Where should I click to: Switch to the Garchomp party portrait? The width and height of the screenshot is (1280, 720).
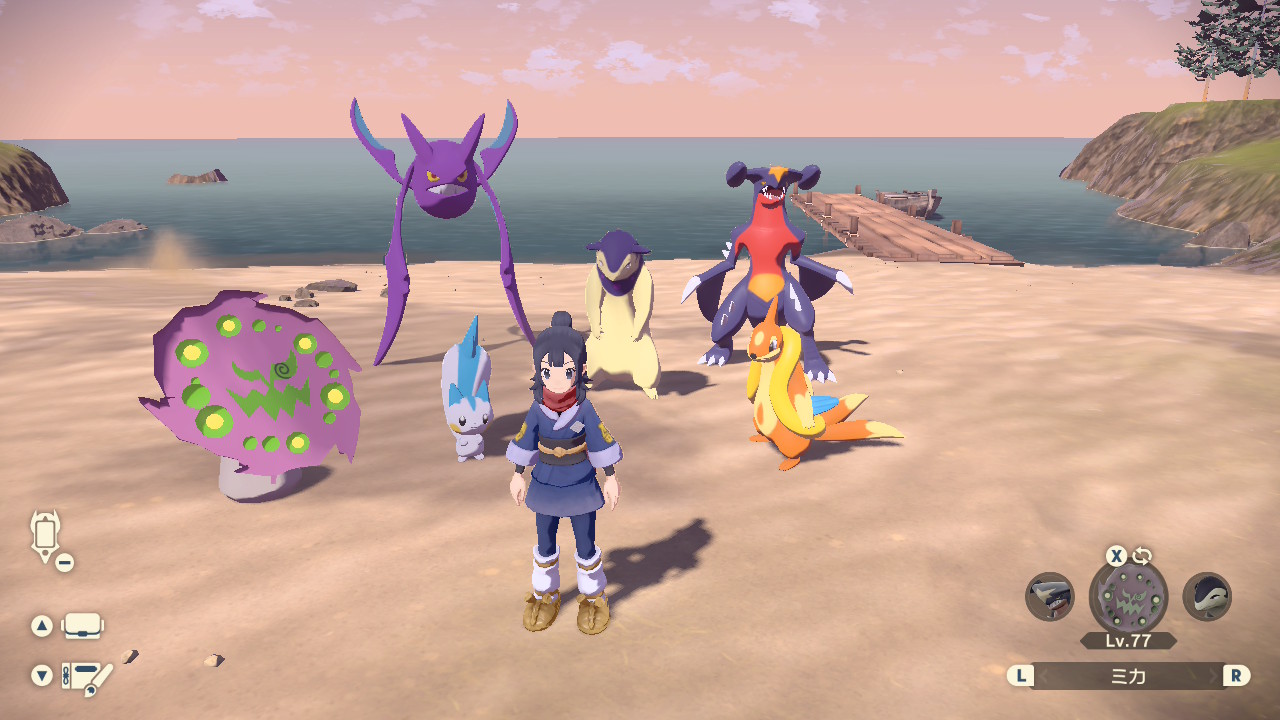(1050, 597)
